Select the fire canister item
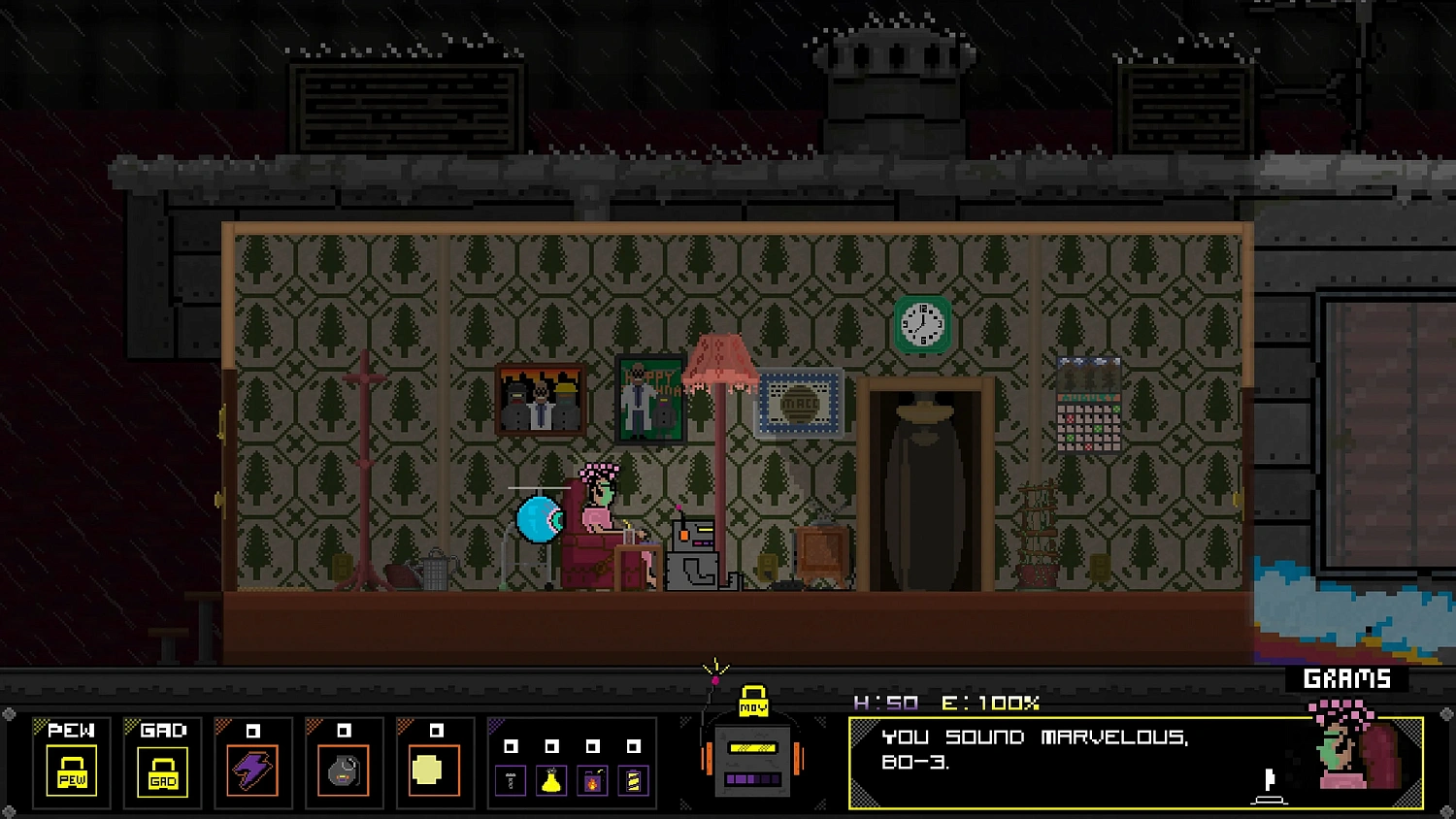Image resolution: width=1456 pixels, height=819 pixels. pyautogui.click(x=592, y=780)
